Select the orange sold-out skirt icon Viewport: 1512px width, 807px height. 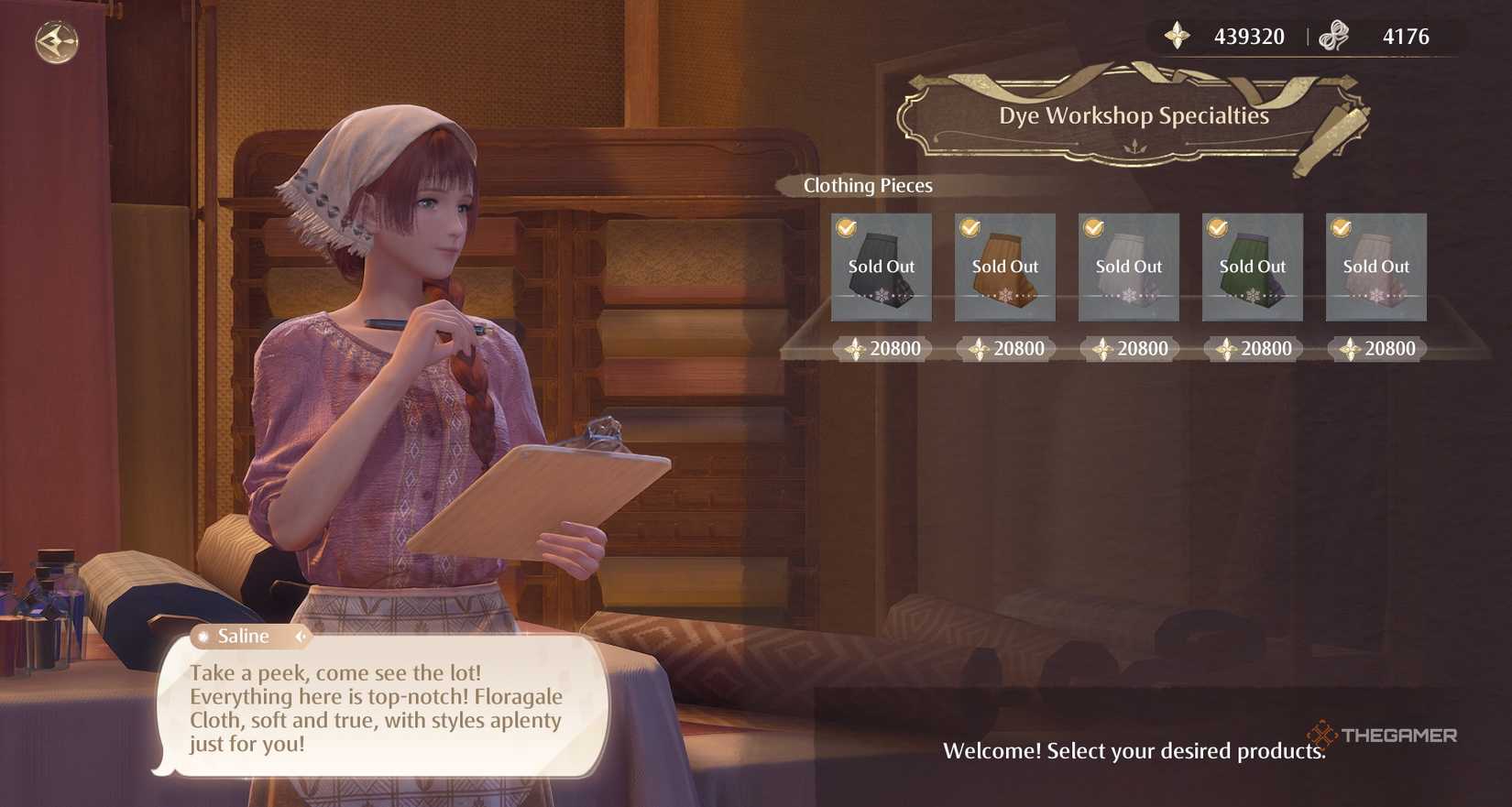coord(1004,268)
